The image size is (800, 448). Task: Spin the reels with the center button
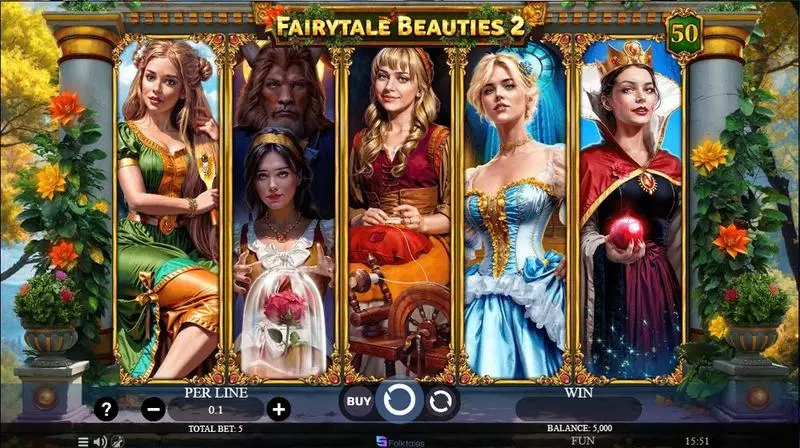coord(399,402)
